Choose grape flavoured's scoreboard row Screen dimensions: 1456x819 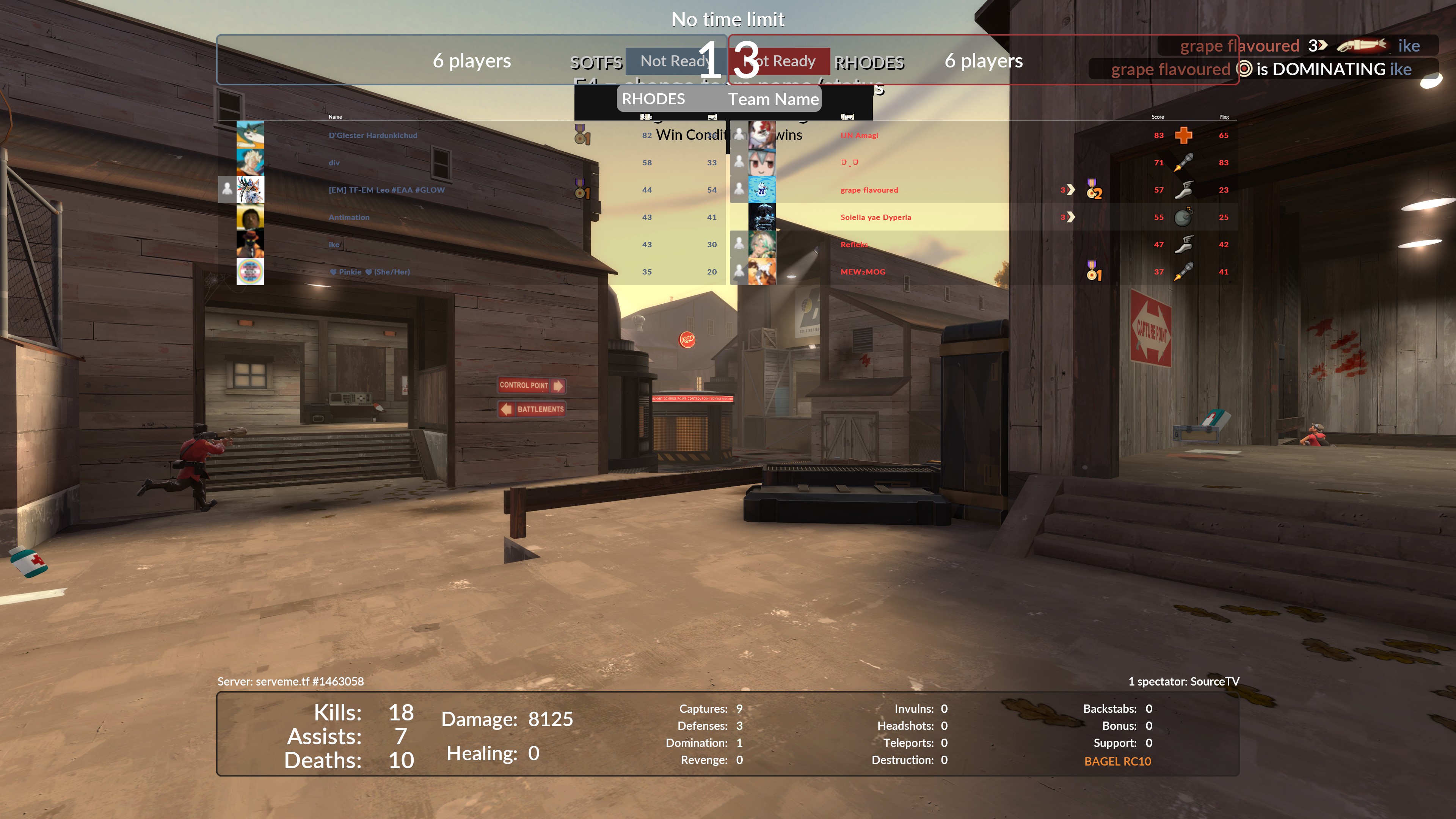click(x=869, y=190)
